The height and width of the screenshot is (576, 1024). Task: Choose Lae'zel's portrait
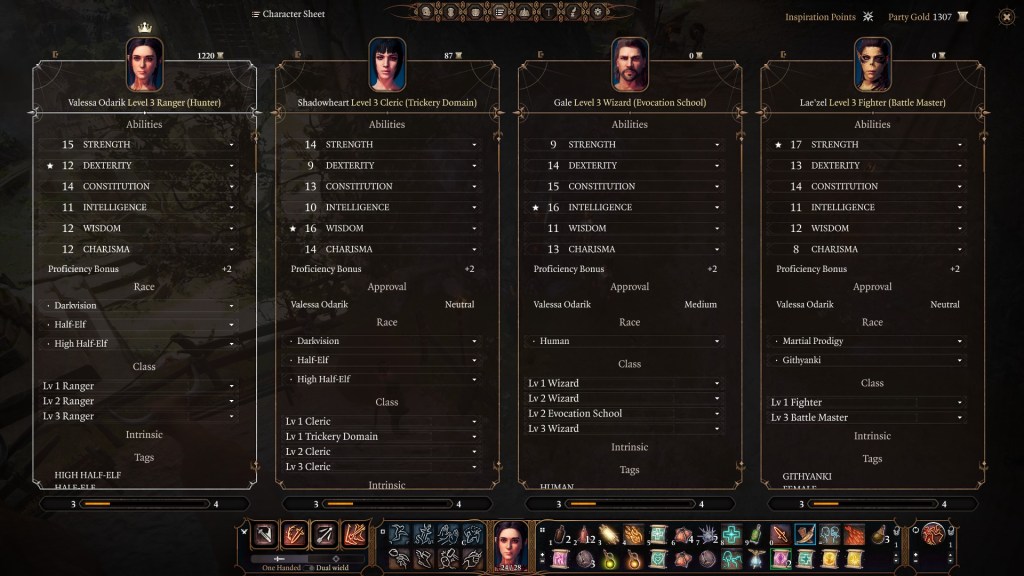pos(872,64)
